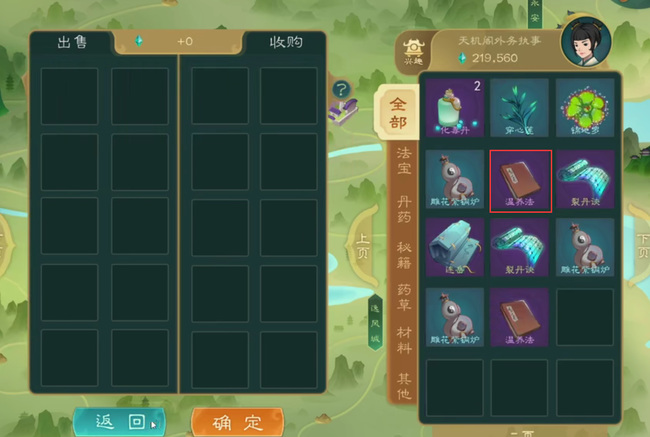The height and width of the screenshot is (437, 650).
Task: Show the 全部 all-items tab
Action: 399,114
